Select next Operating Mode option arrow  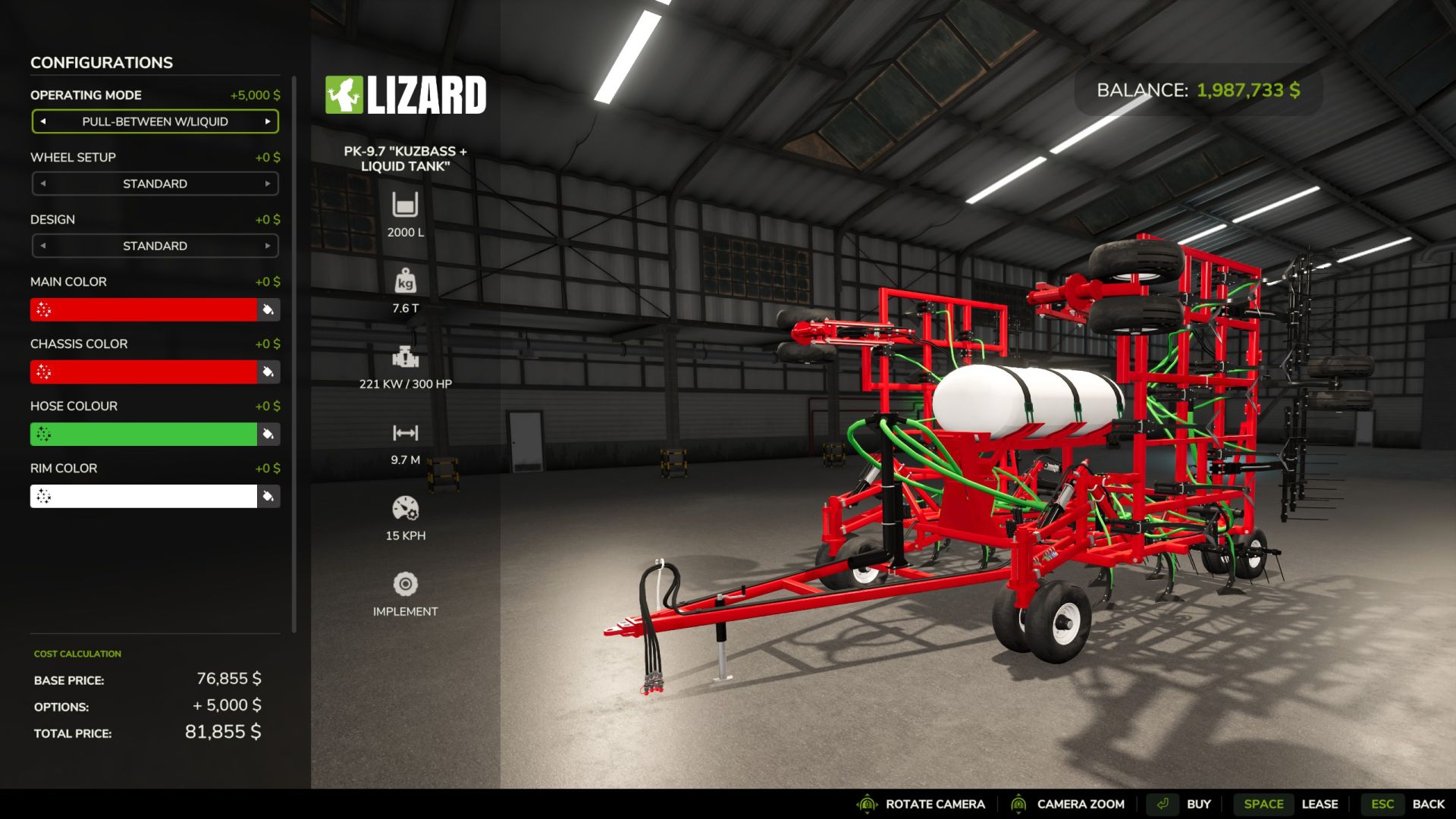coord(268,121)
